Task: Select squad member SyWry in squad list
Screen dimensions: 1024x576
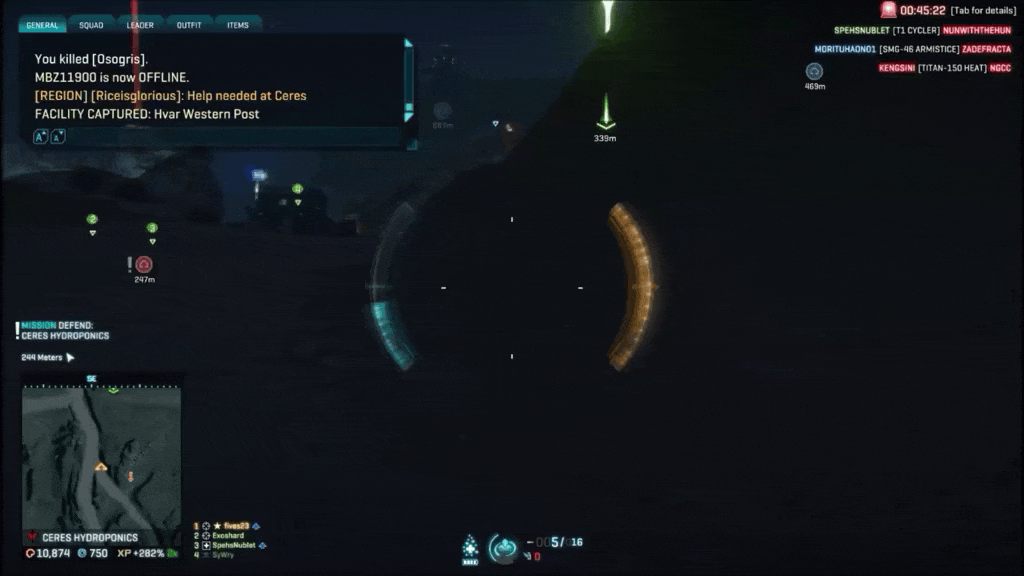Action: click(x=222, y=555)
